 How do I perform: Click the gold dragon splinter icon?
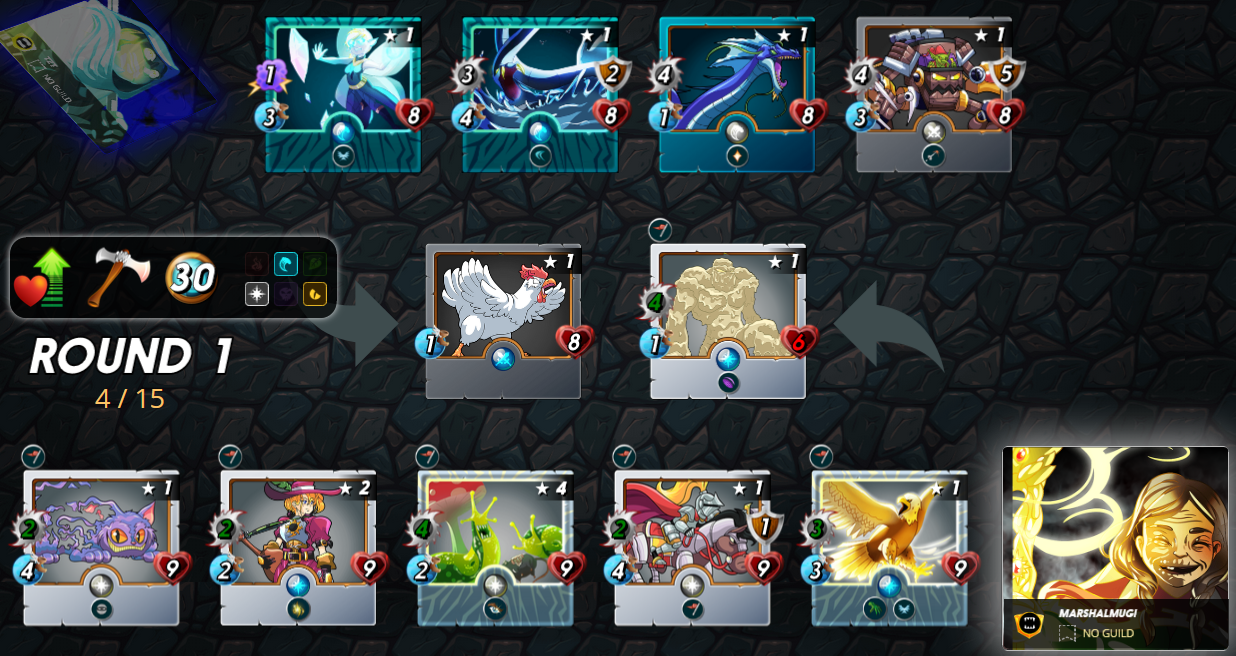(315, 294)
